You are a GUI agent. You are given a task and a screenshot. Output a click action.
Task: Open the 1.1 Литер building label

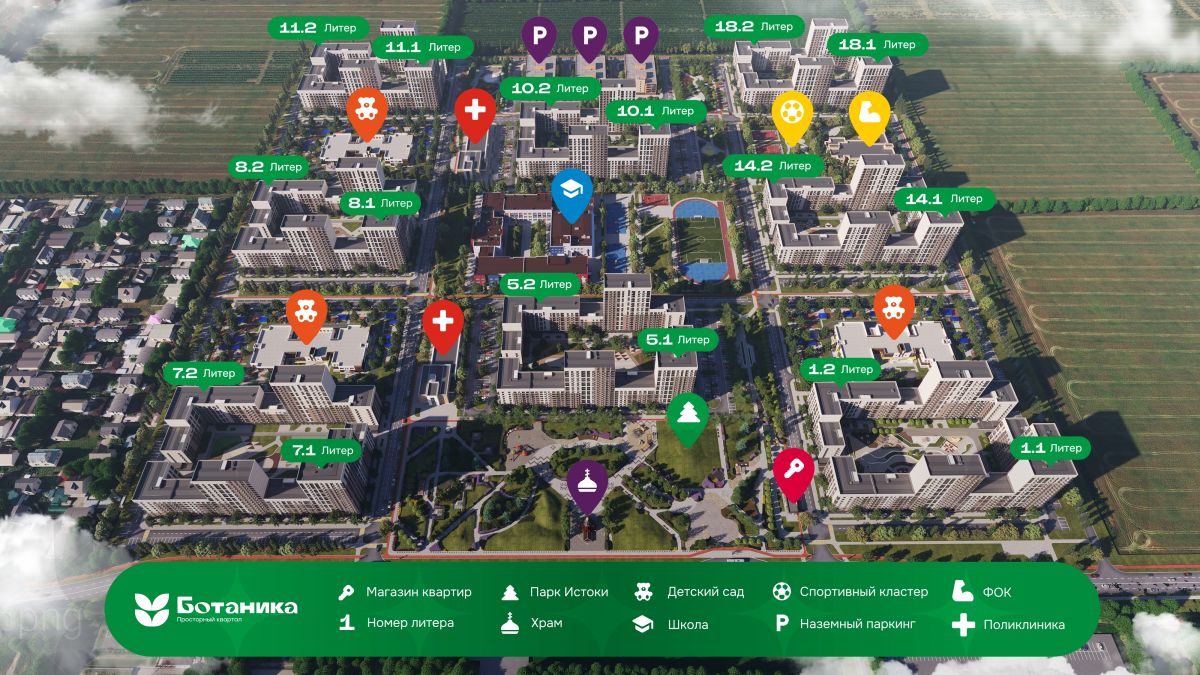point(1050,448)
